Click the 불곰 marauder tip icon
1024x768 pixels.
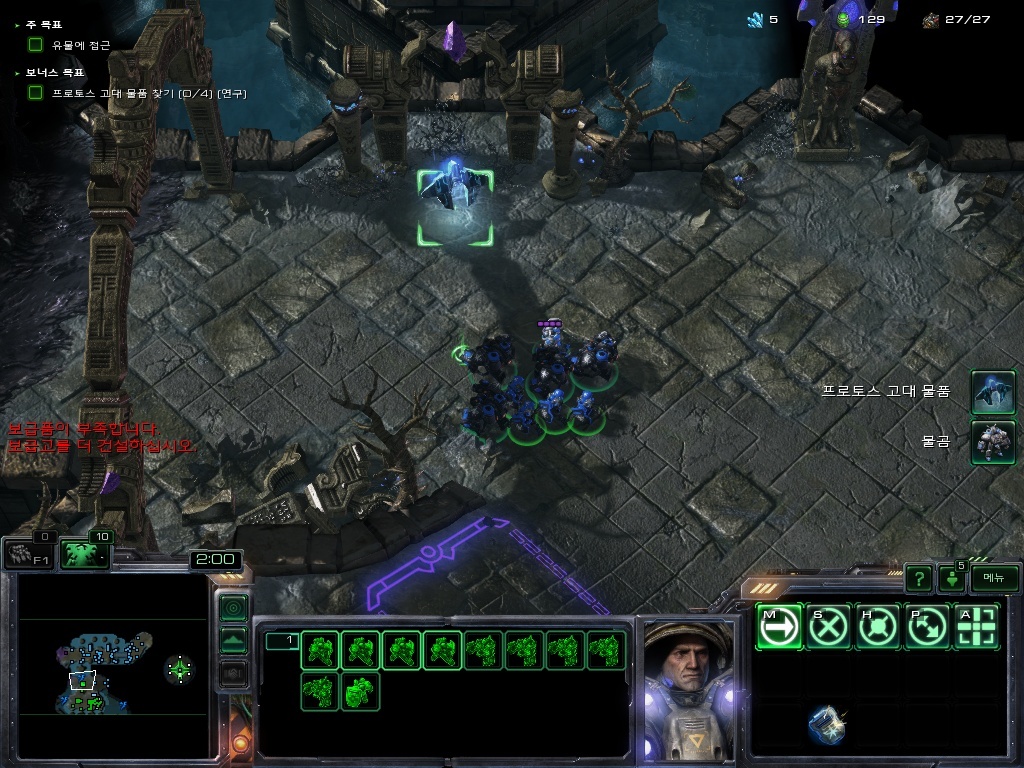pos(993,441)
